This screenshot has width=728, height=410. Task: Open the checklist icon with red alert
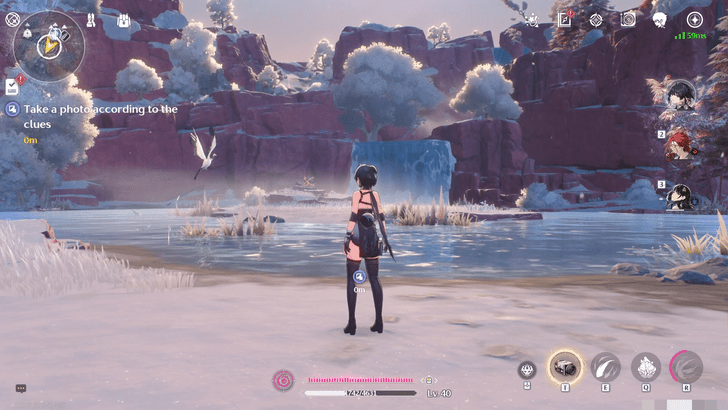(x=11, y=86)
